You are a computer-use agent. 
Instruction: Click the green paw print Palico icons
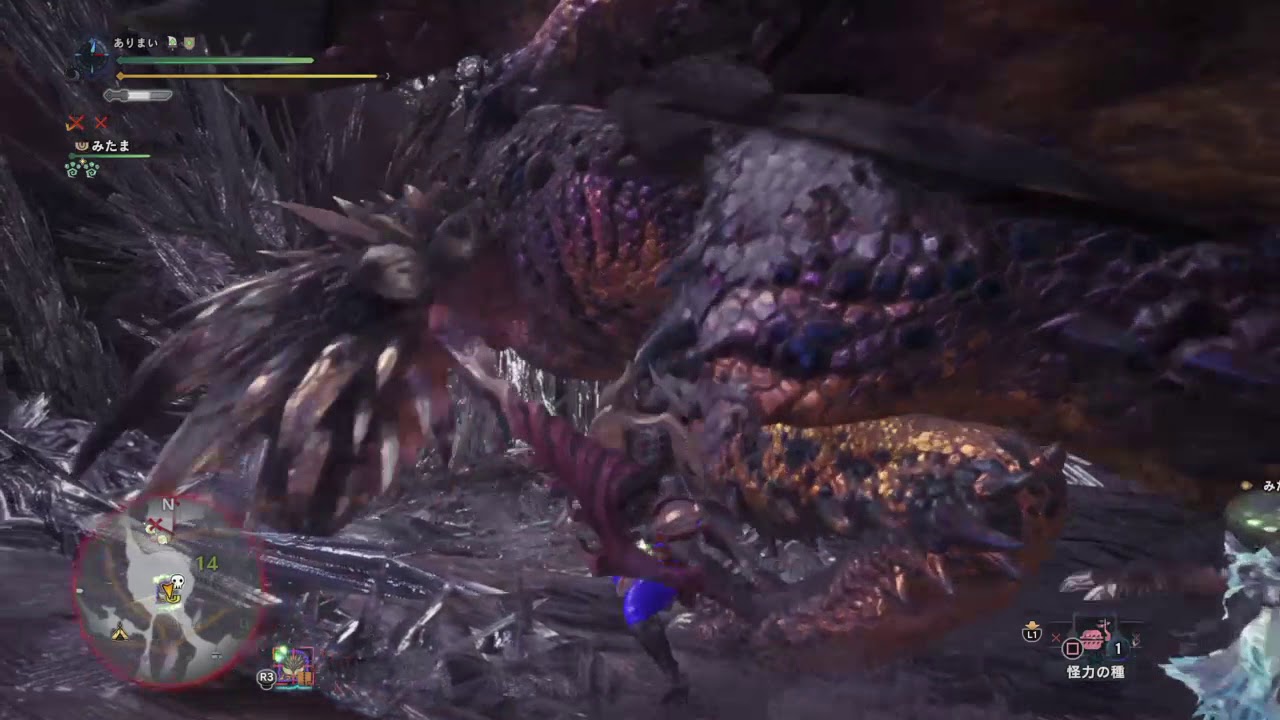(x=80, y=169)
